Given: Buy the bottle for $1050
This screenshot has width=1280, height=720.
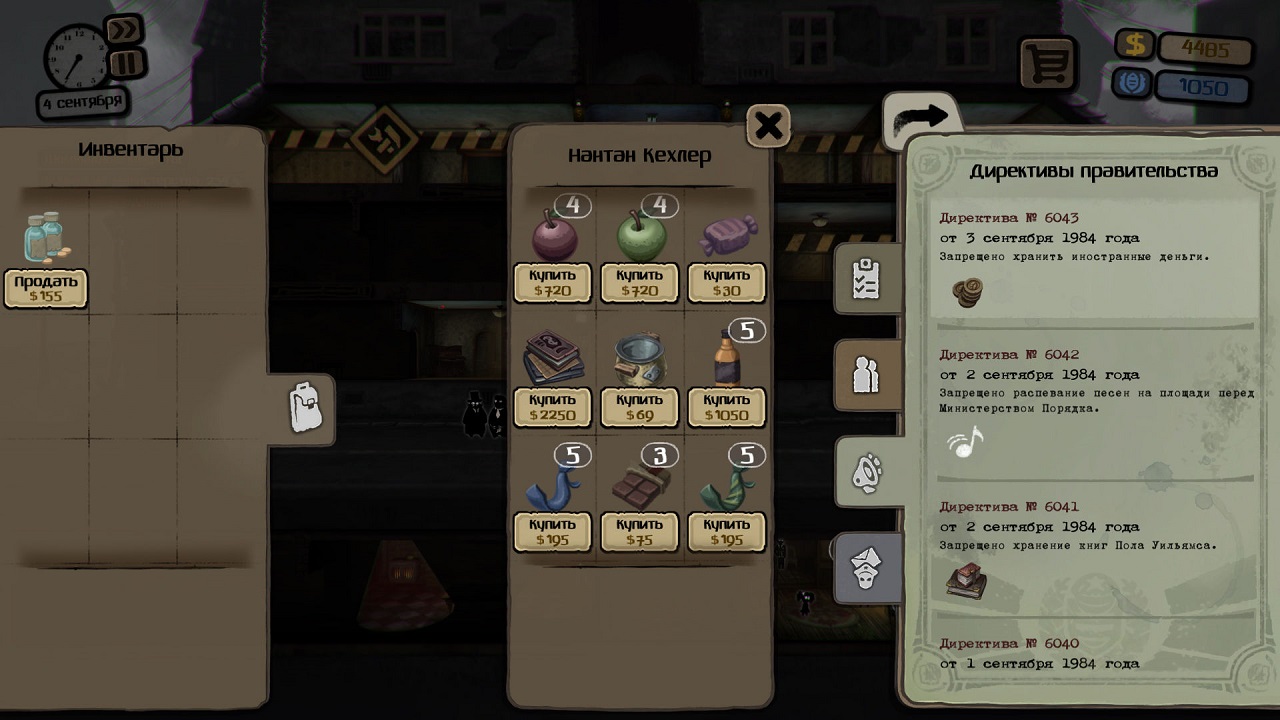Looking at the screenshot, I should pos(727,408).
